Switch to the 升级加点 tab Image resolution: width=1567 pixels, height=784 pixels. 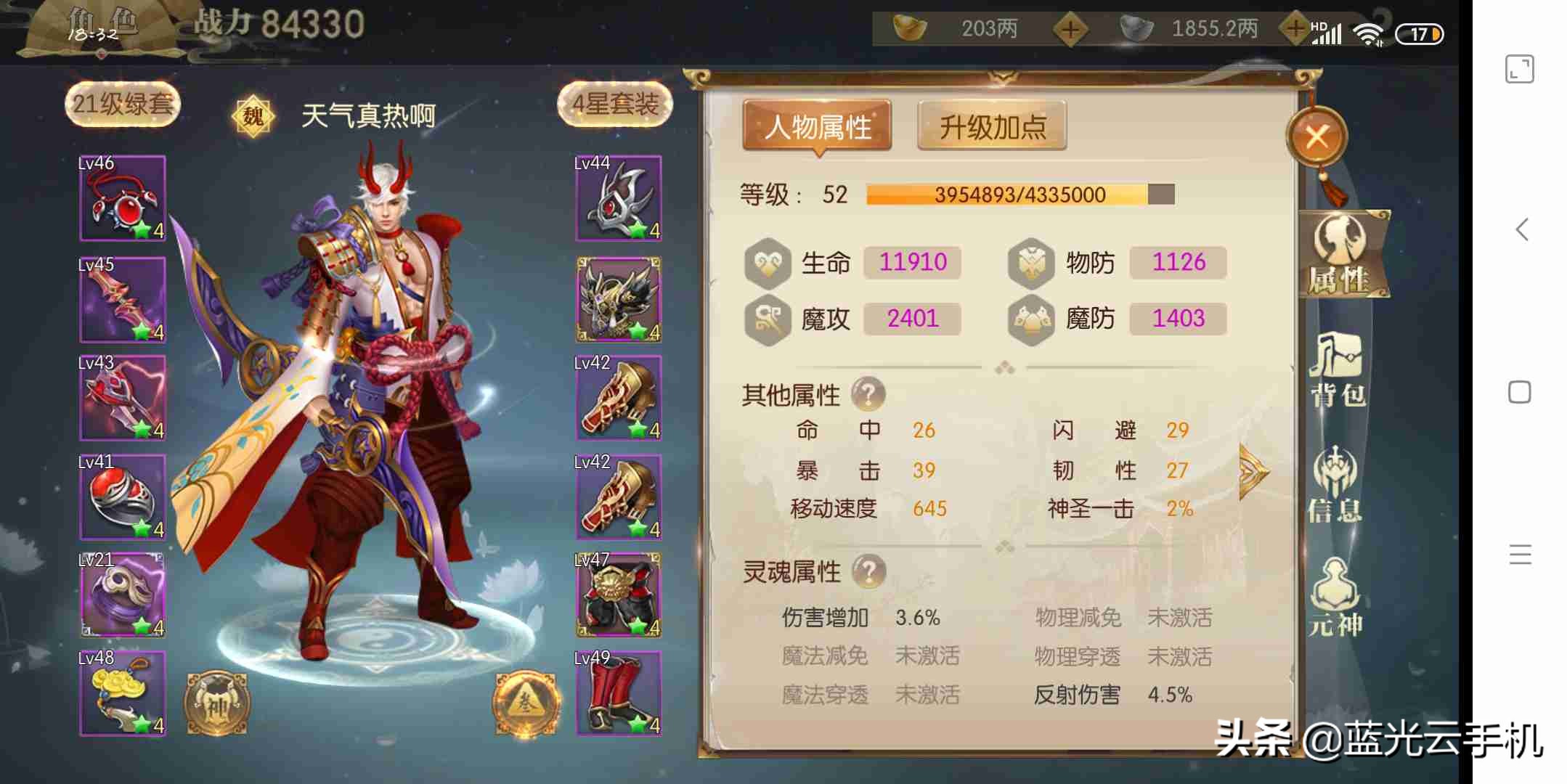(992, 126)
